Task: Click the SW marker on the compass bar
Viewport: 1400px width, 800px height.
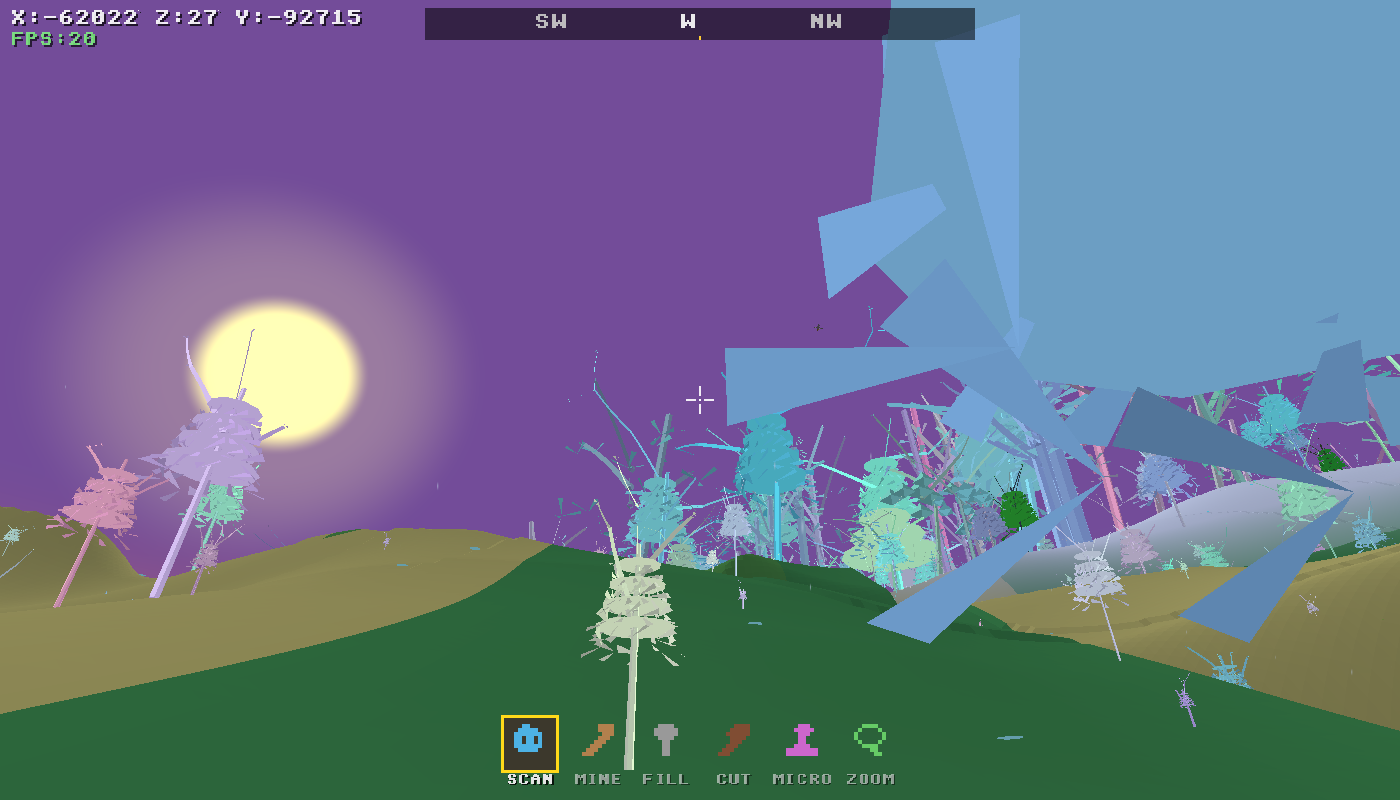Action: point(552,21)
